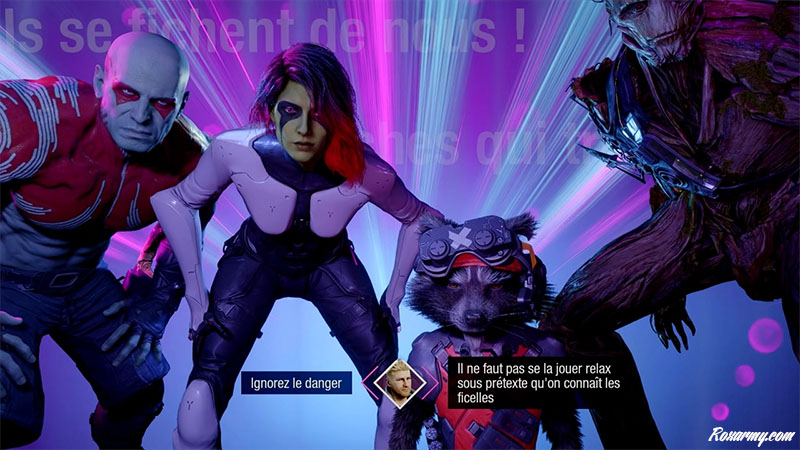
Task: Choose the "Ignorez le danger" dialogue option
Action: point(296,382)
